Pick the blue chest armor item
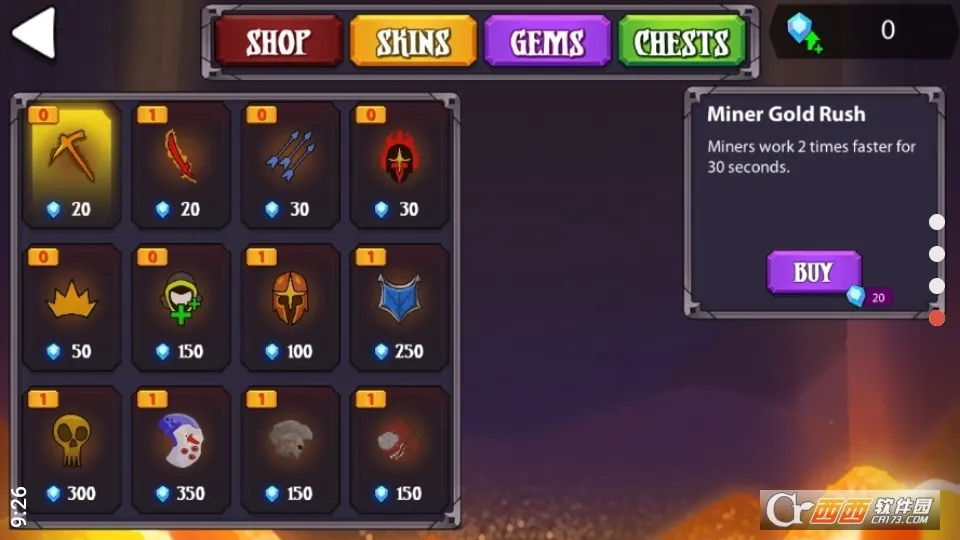This screenshot has width=960, height=540. click(x=399, y=307)
